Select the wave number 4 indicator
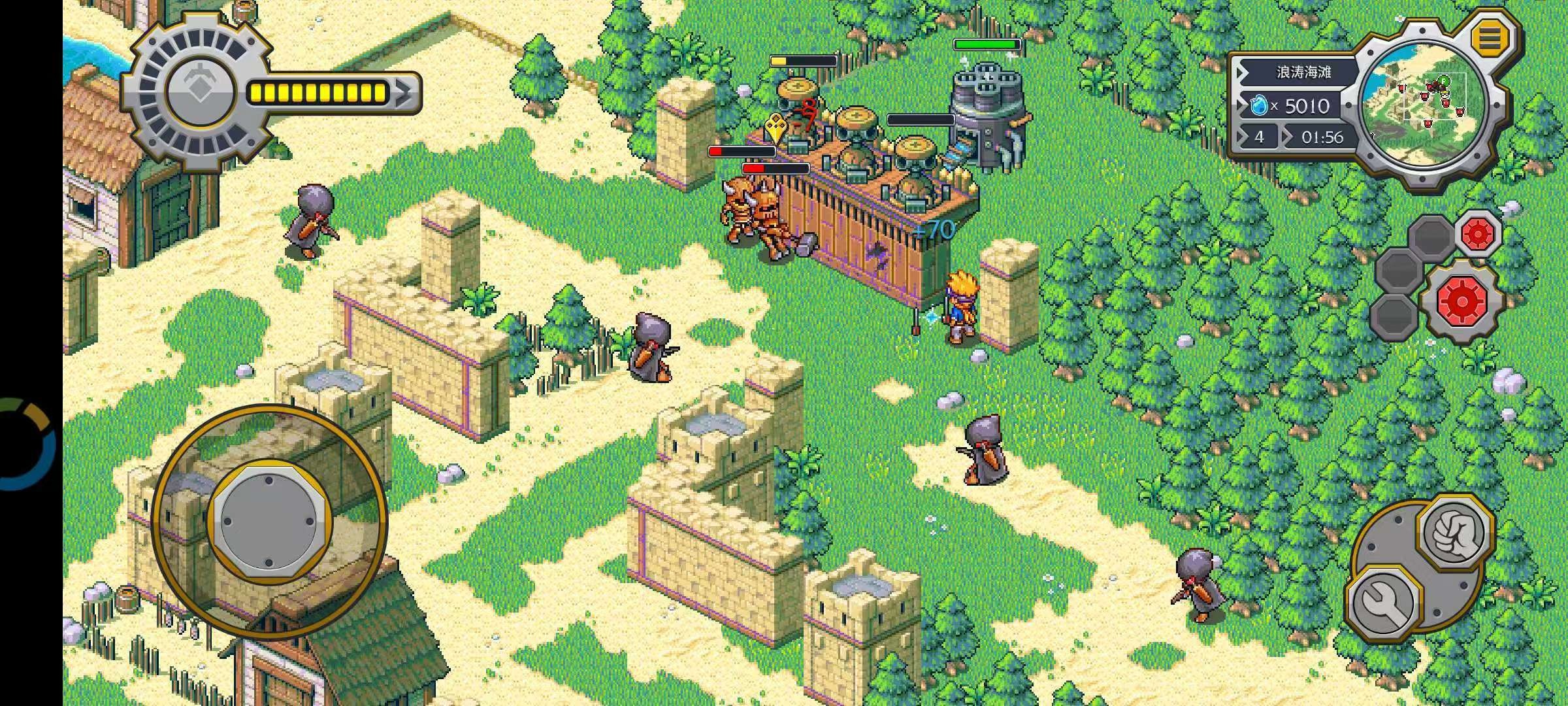 point(1261,137)
